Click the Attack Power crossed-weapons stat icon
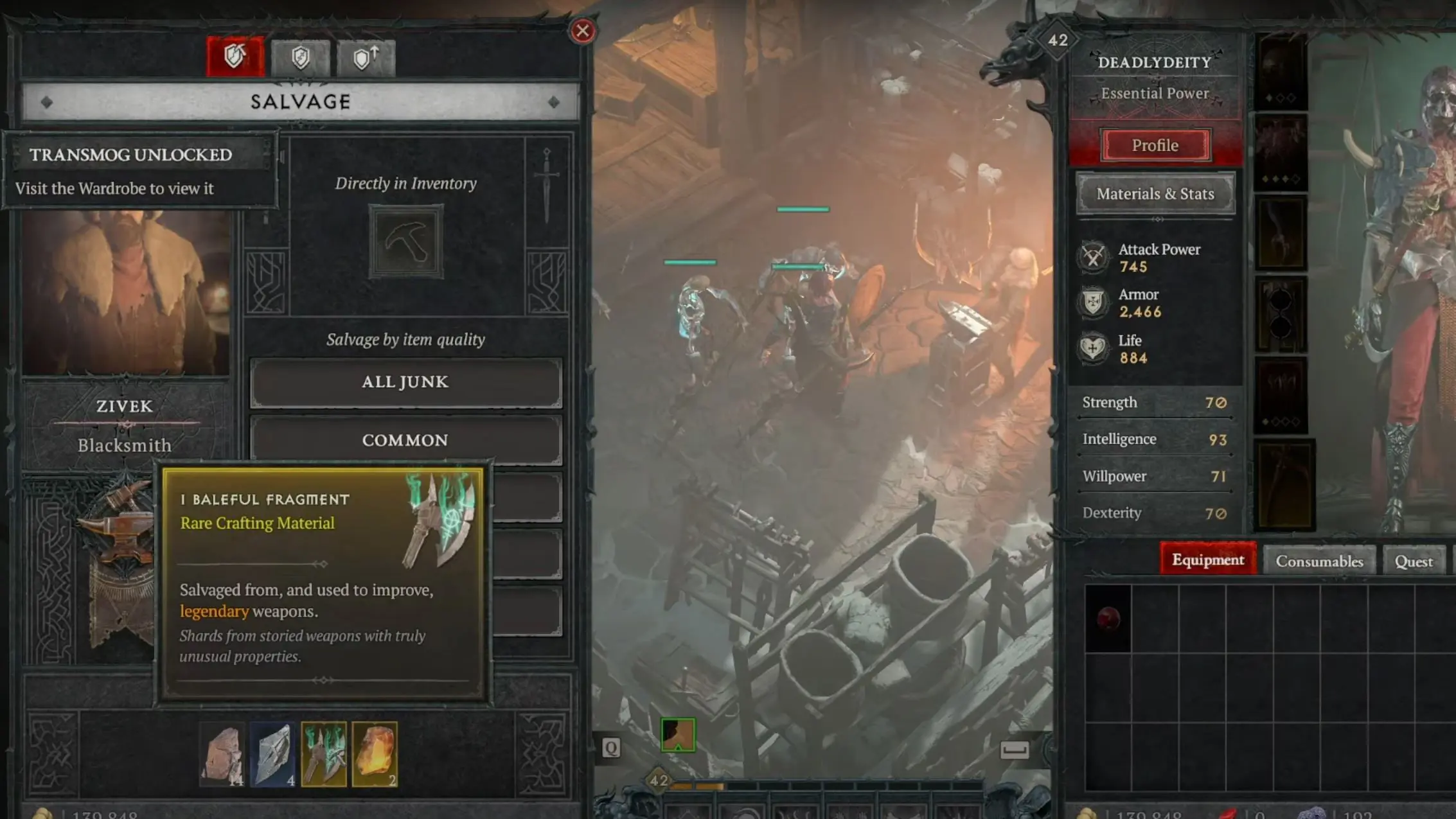Viewport: 1456px width, 819px height. coord(1092,257)
